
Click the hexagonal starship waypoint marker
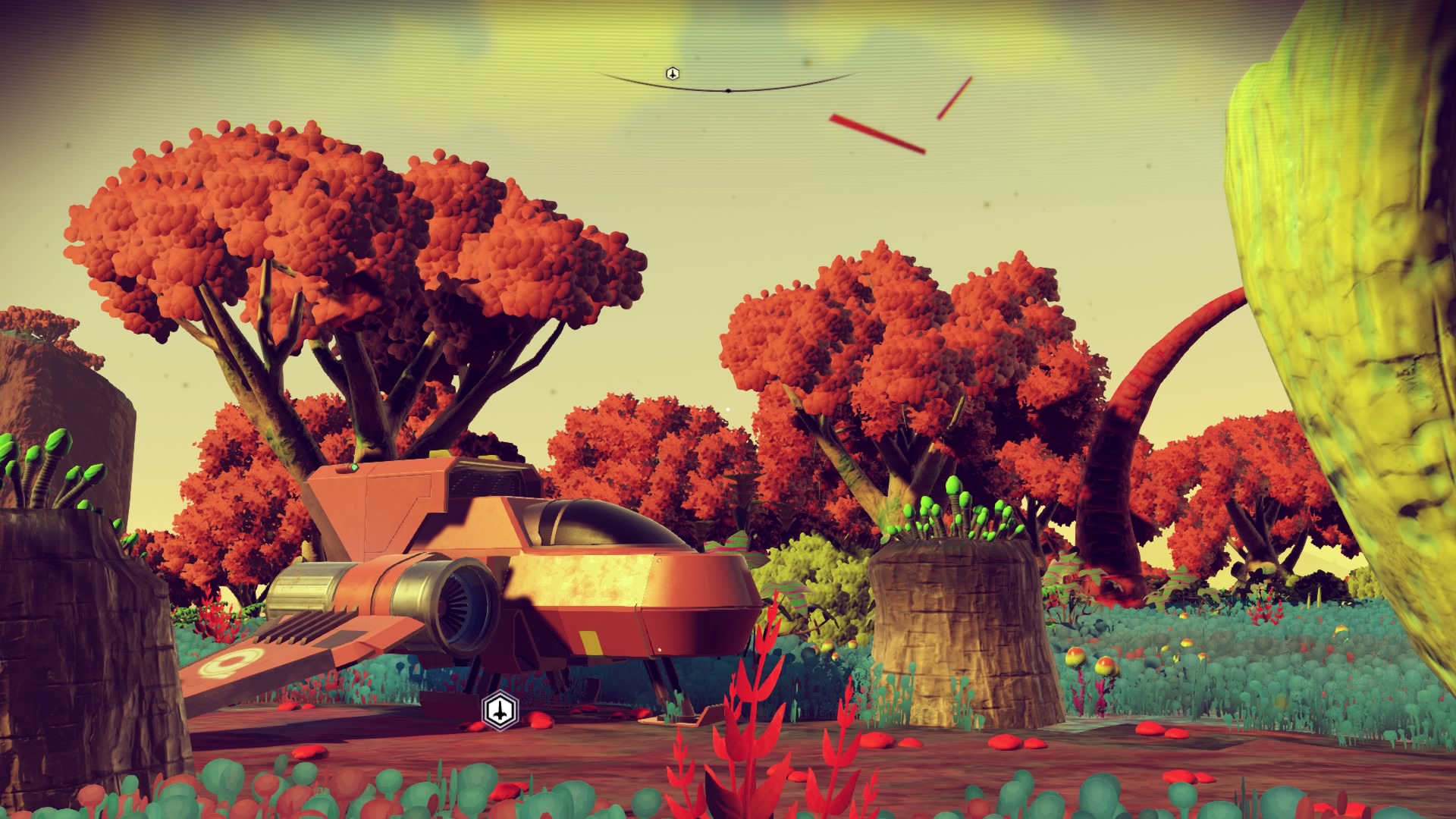point(499,710)
